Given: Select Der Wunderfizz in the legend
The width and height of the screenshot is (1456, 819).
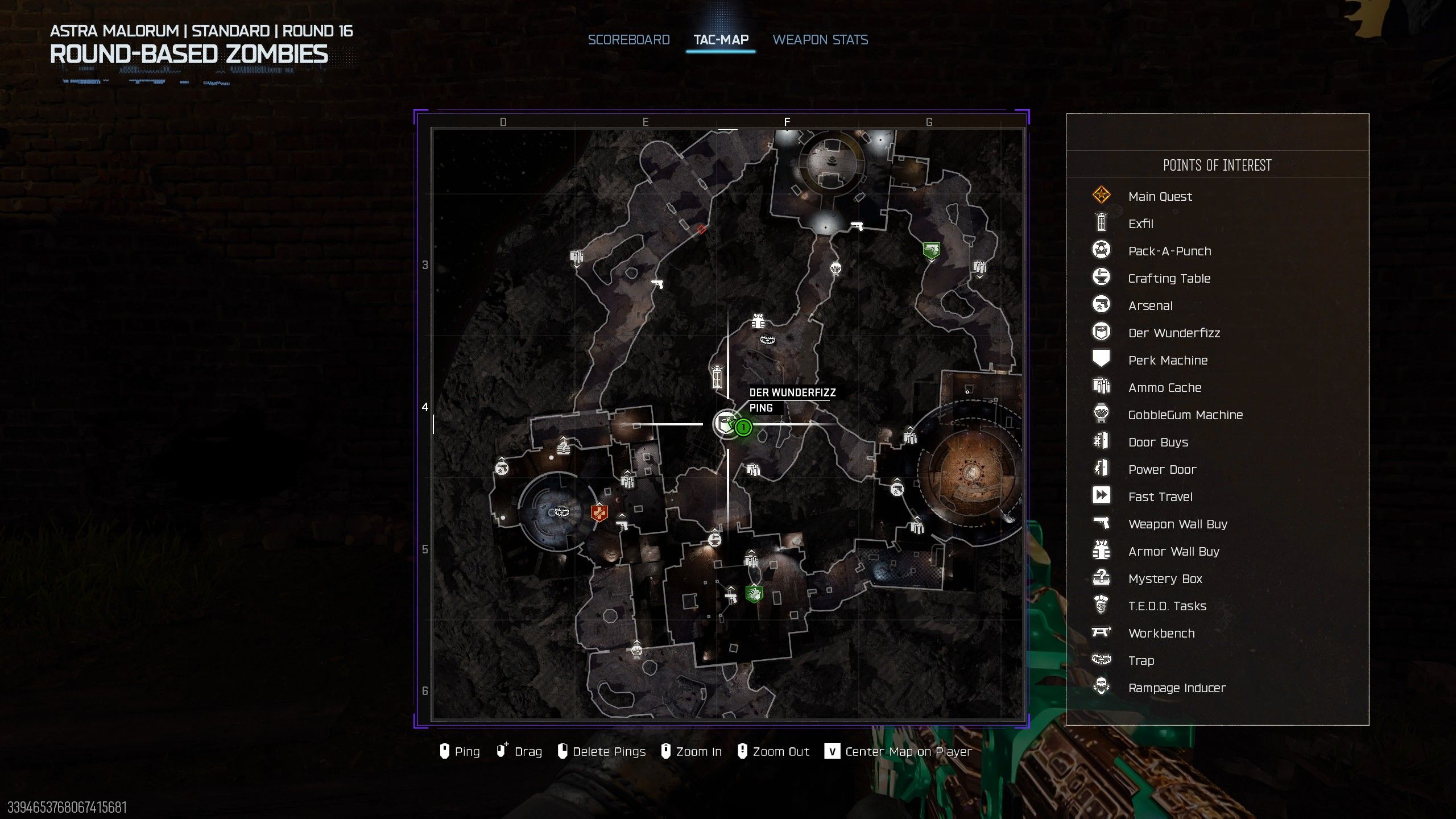Looking at the screenshot, I should coord(1174,333).
